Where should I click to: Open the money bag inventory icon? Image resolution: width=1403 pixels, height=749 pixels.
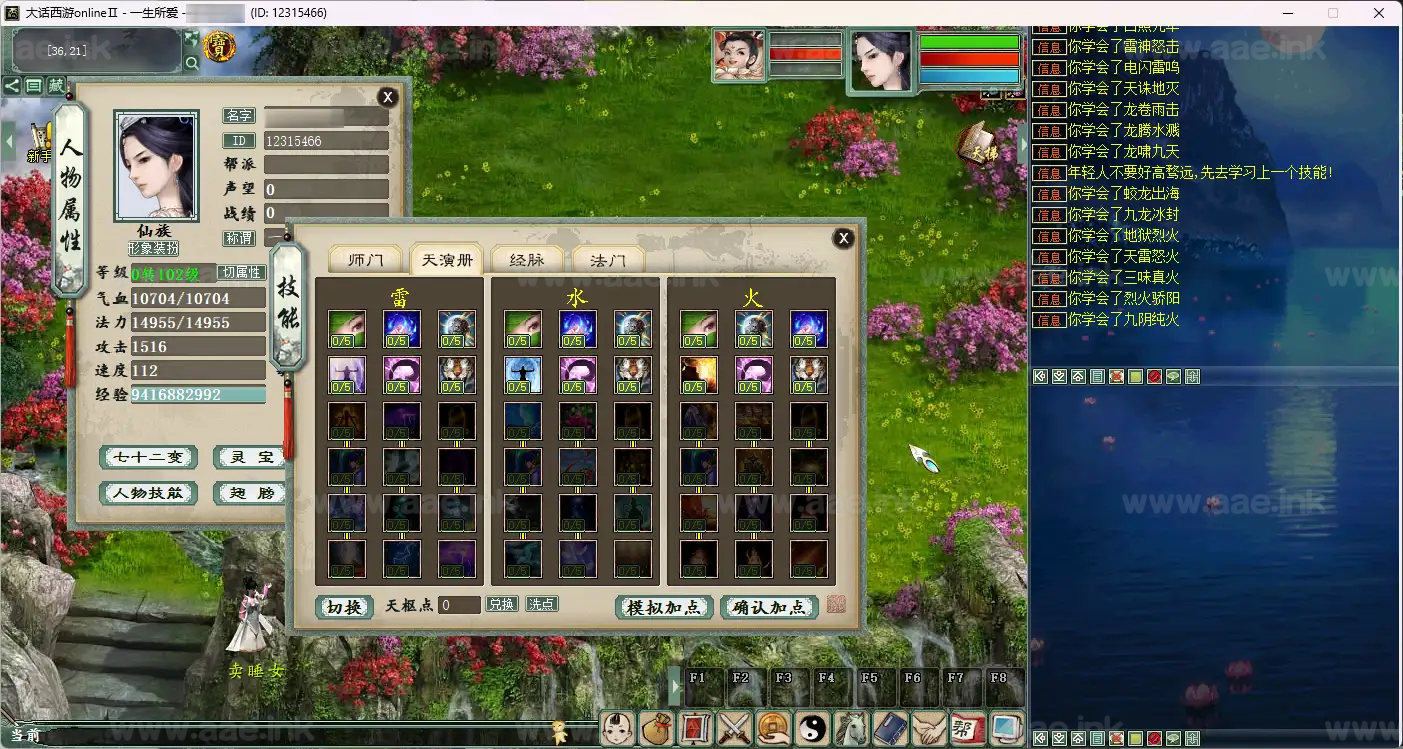656,728
